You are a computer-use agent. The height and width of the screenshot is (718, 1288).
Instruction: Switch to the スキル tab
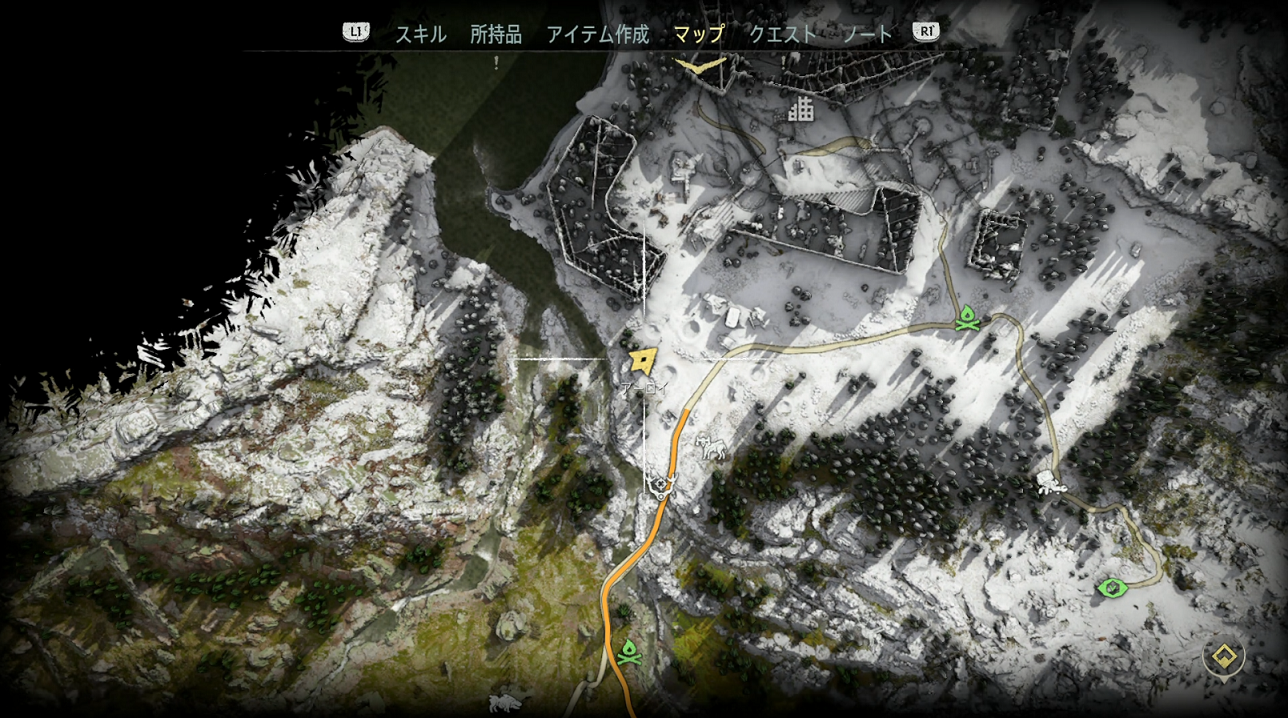coord(420,34)
